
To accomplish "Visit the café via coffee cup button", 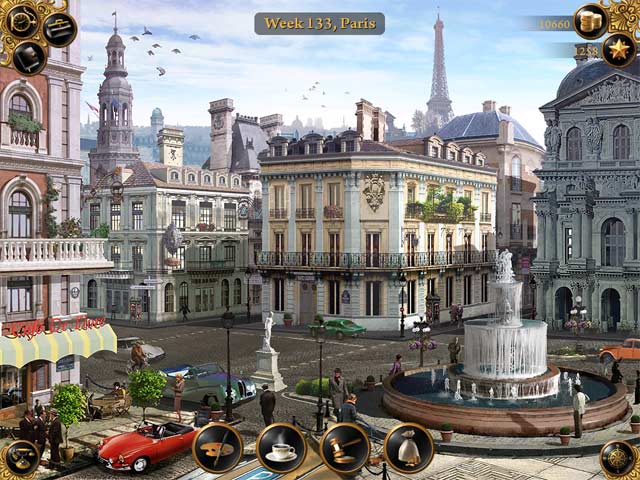I will coord(281,448).
